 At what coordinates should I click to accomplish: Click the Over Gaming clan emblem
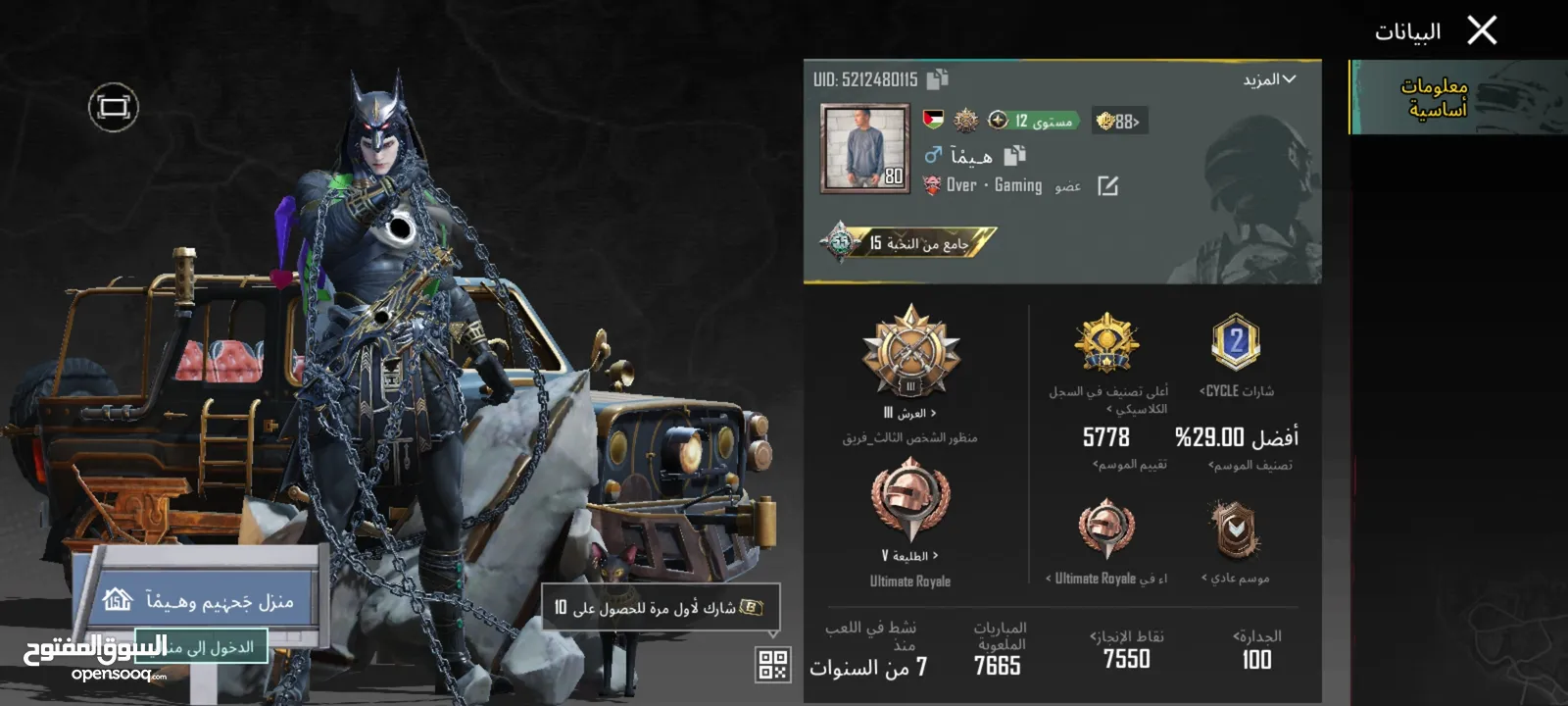point(932,186)
